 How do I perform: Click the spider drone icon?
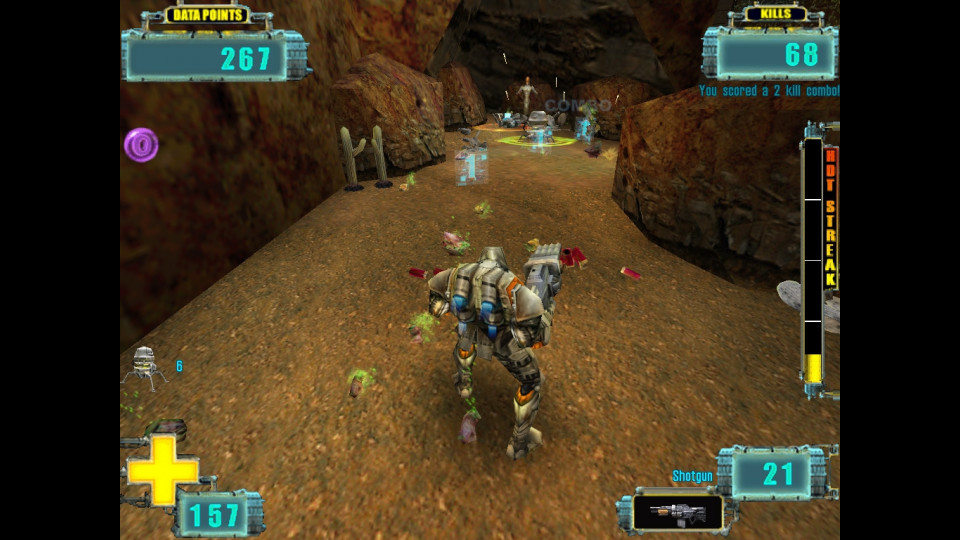click(x=144, y=366)
